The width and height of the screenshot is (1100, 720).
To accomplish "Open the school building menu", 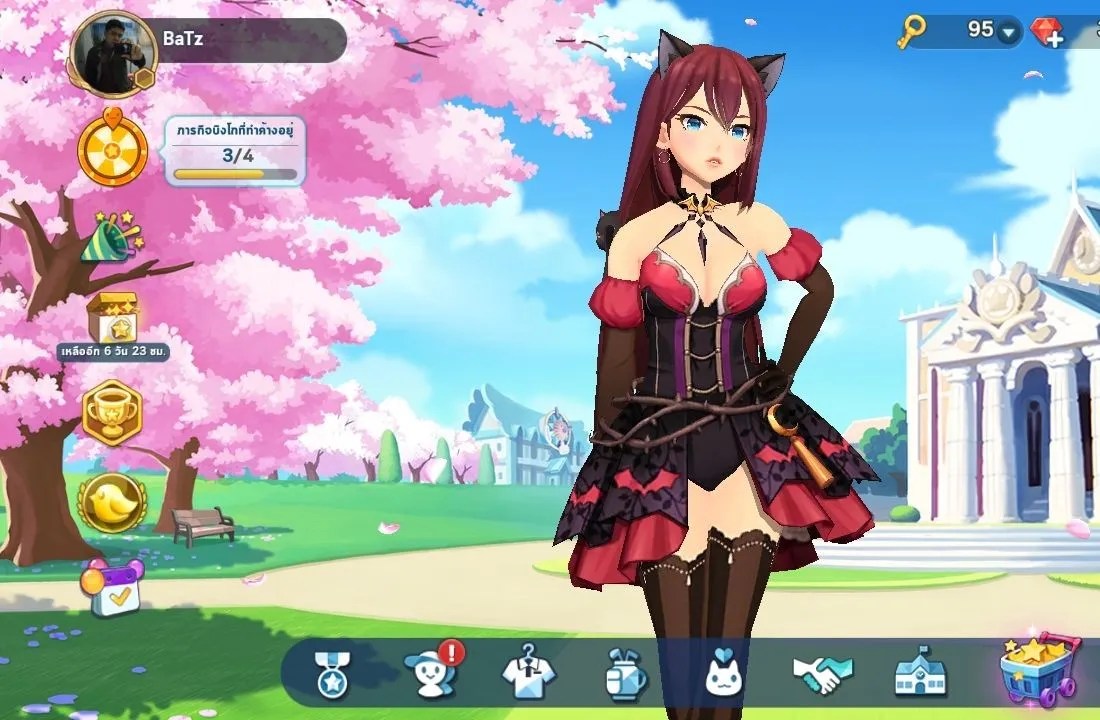I will pos(919,672).
